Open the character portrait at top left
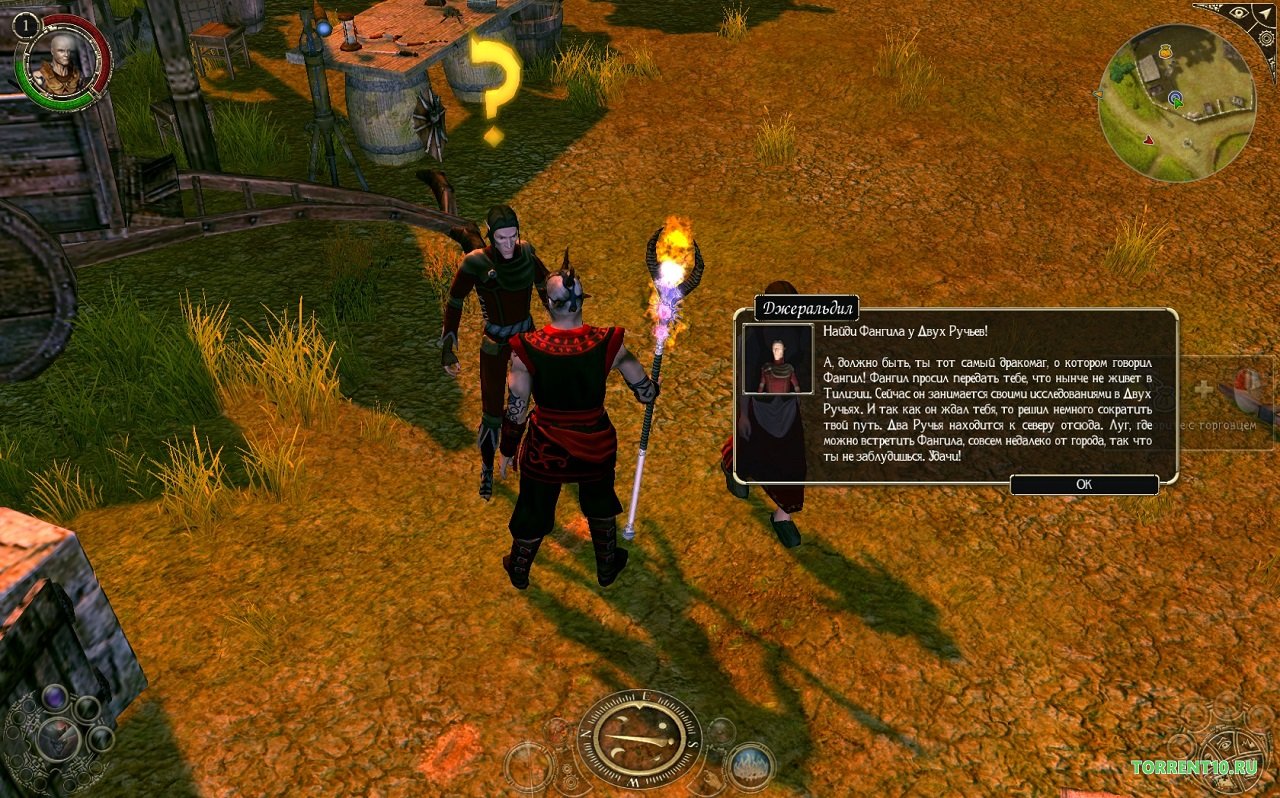The height and width of the screenshot is (798, 1280). tap(62, 60)
